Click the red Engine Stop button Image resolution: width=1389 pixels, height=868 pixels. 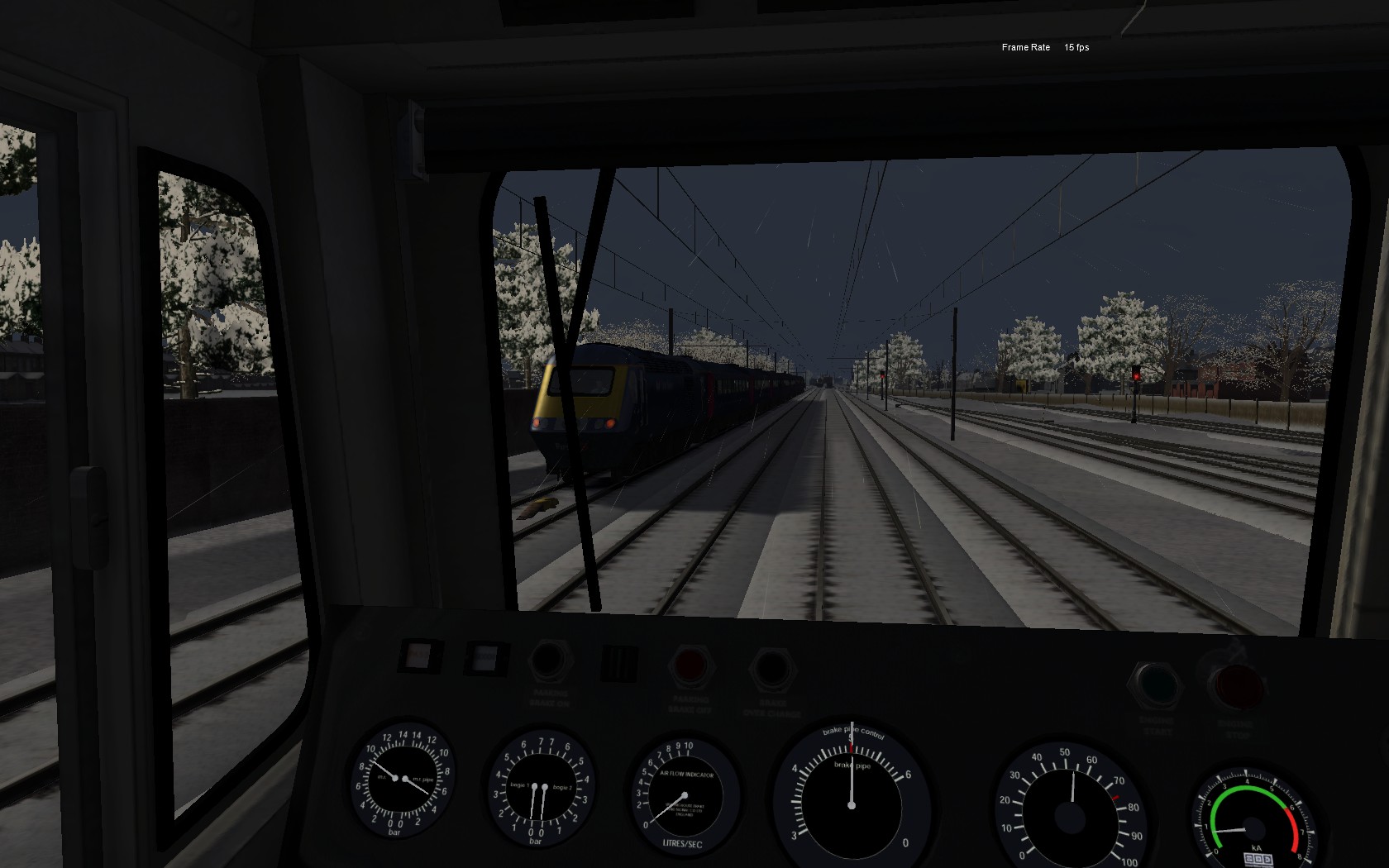1237,687
